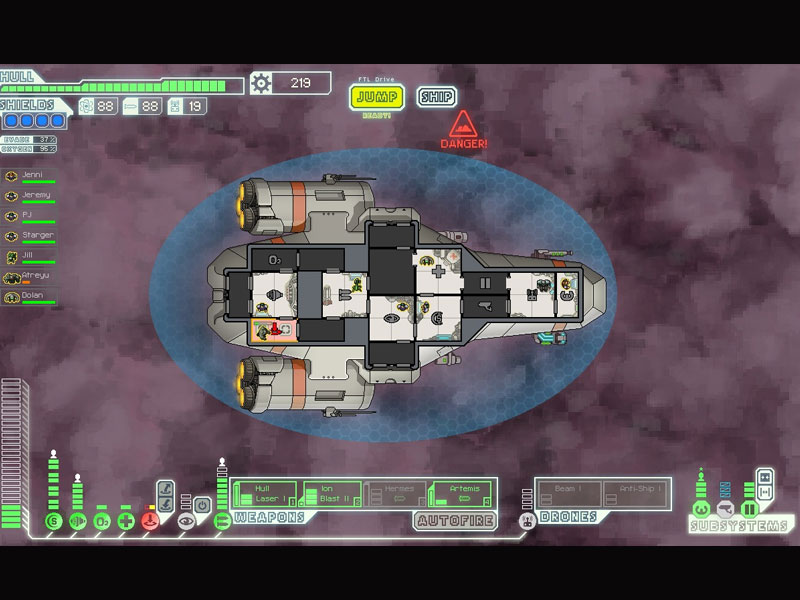Select crew member Atreyu
800x600 pixels.
[30, 277]
